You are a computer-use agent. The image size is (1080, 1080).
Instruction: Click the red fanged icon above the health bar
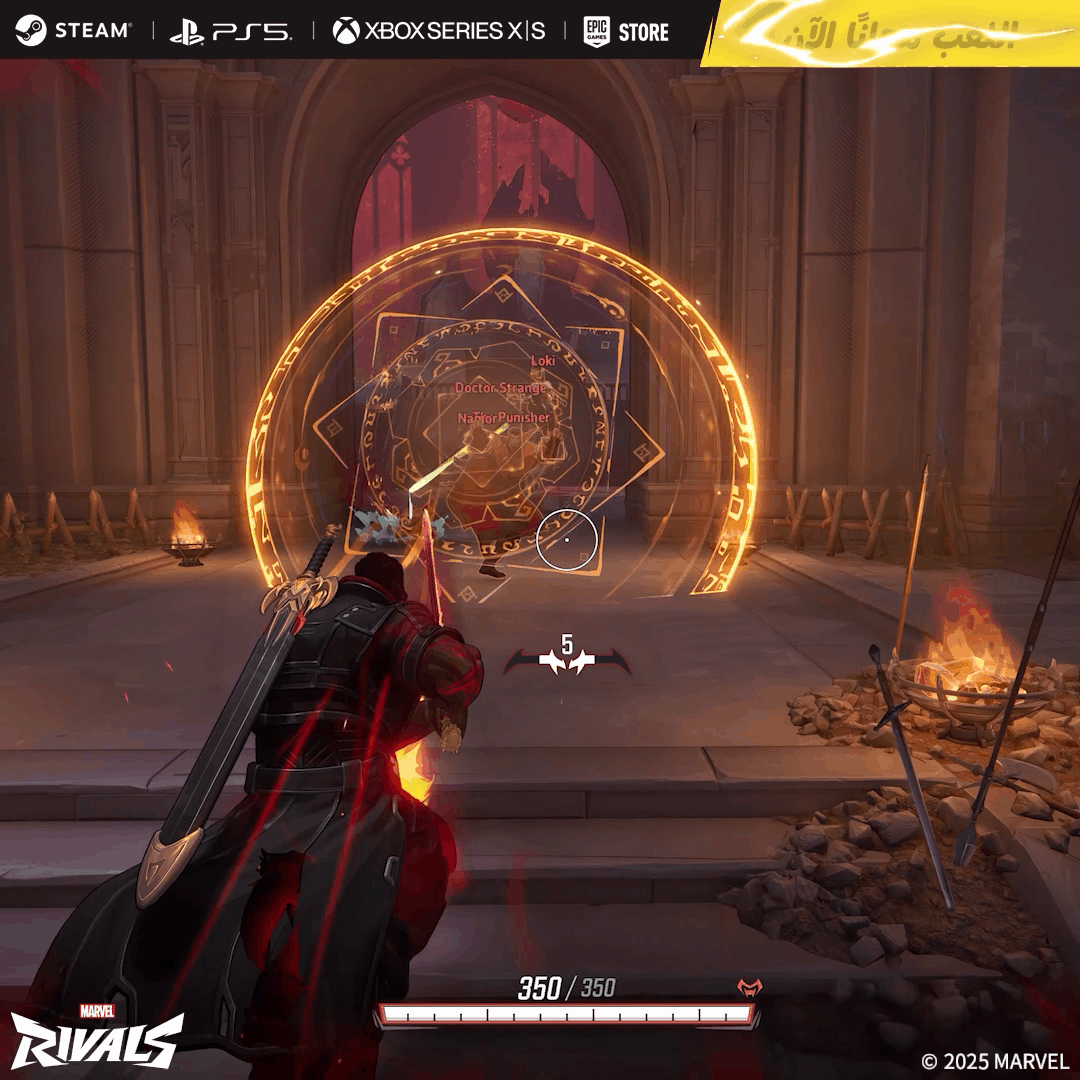click(749, 988)
